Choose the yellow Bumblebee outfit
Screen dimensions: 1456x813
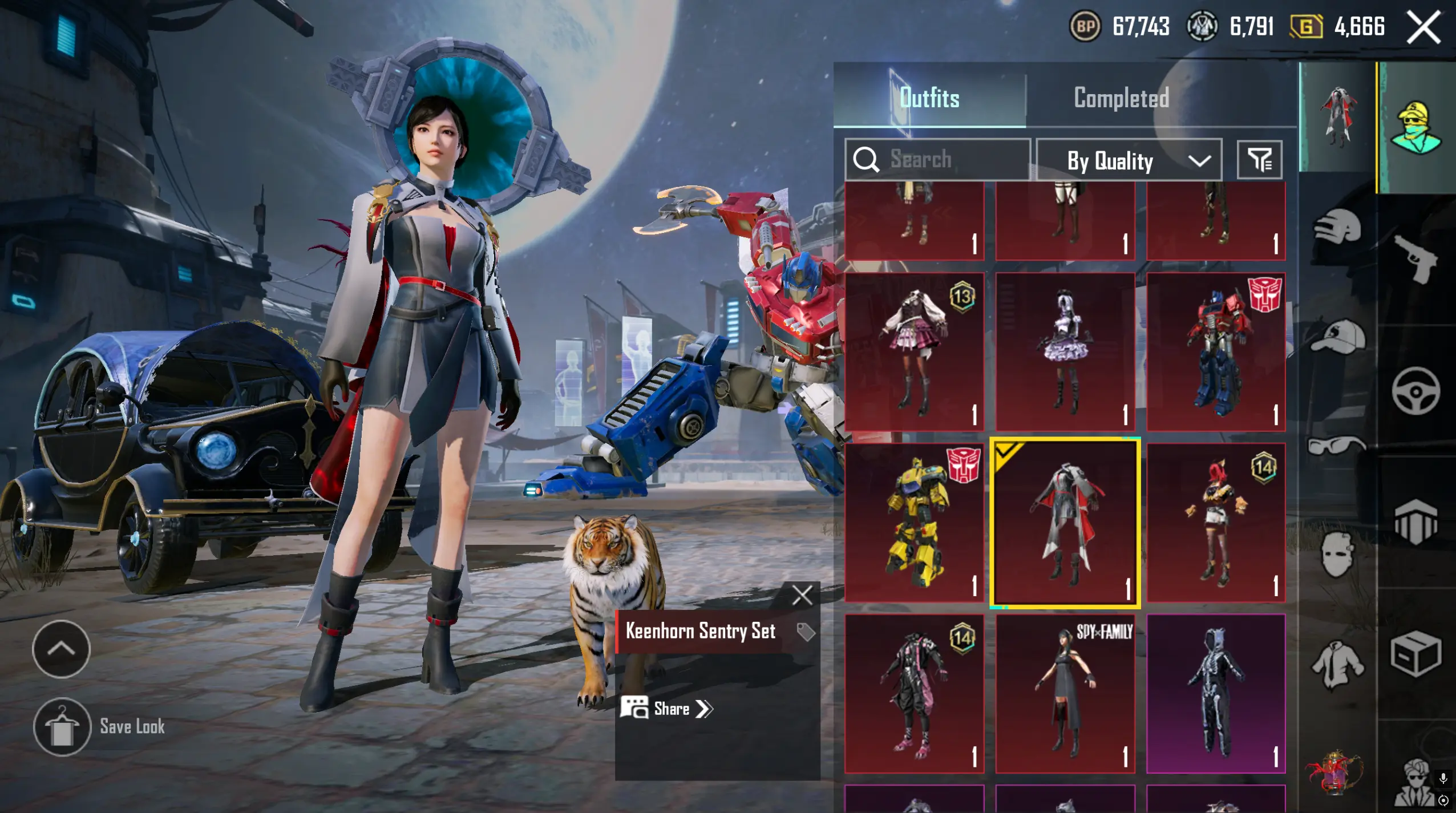point(914,523)
